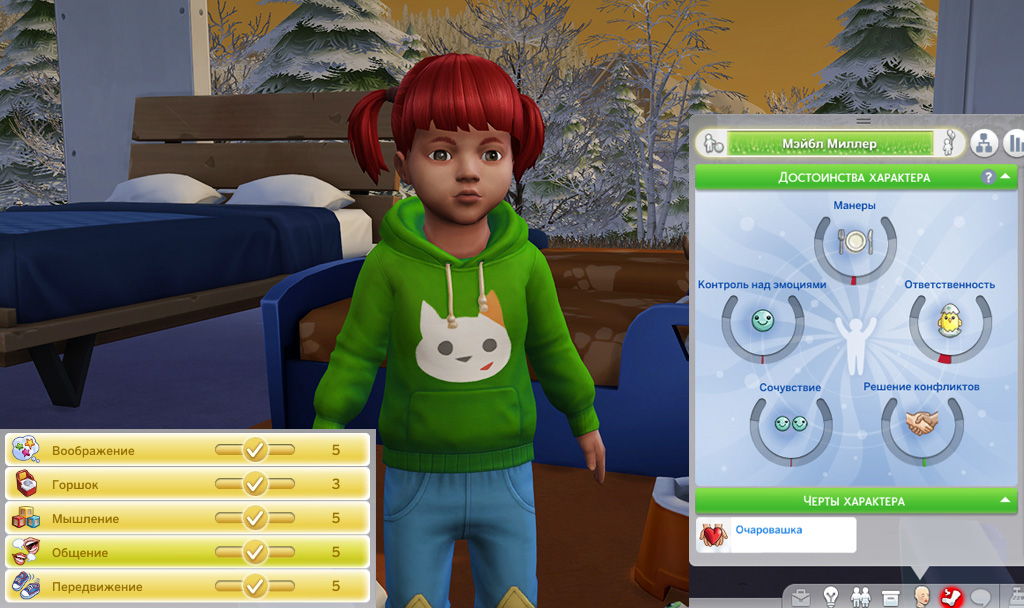
Task: Show the bar chart statistics button
Action: 1014,143
